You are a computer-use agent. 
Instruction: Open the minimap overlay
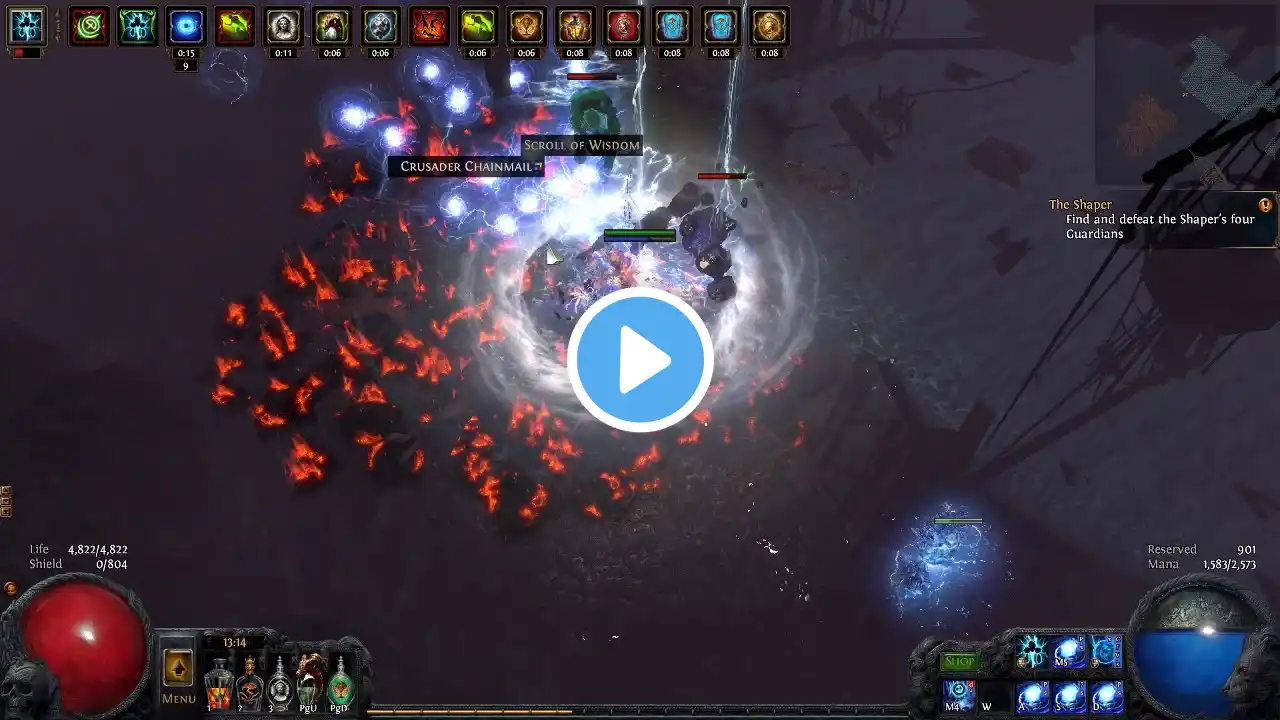pyautogui.click(x=1185, y=95)
